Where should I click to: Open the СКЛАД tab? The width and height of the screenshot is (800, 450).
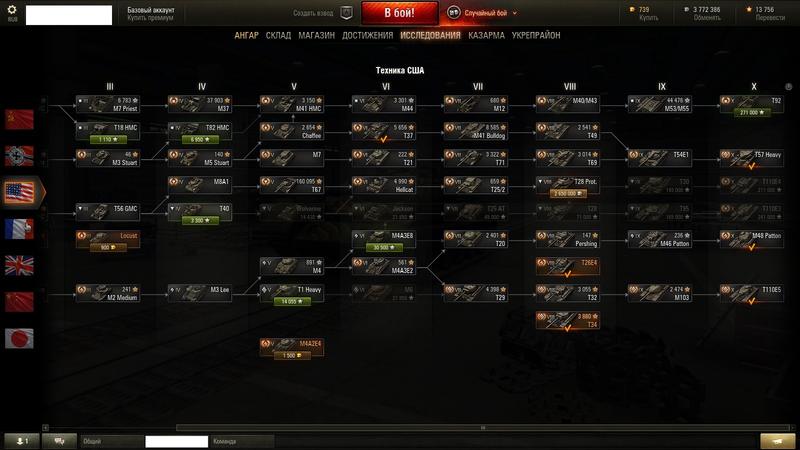coord(279,35)
